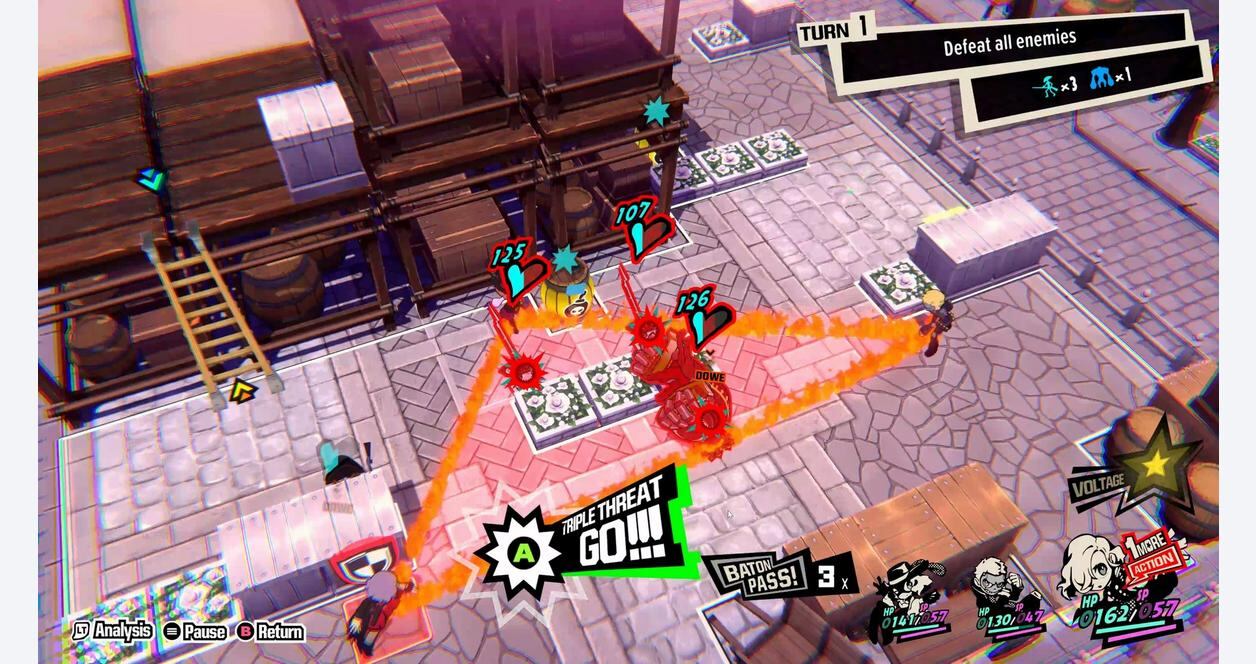Screen dimensions: 1256x664
Task: Open the Analysis view label
Action: (x=113, y=631)
